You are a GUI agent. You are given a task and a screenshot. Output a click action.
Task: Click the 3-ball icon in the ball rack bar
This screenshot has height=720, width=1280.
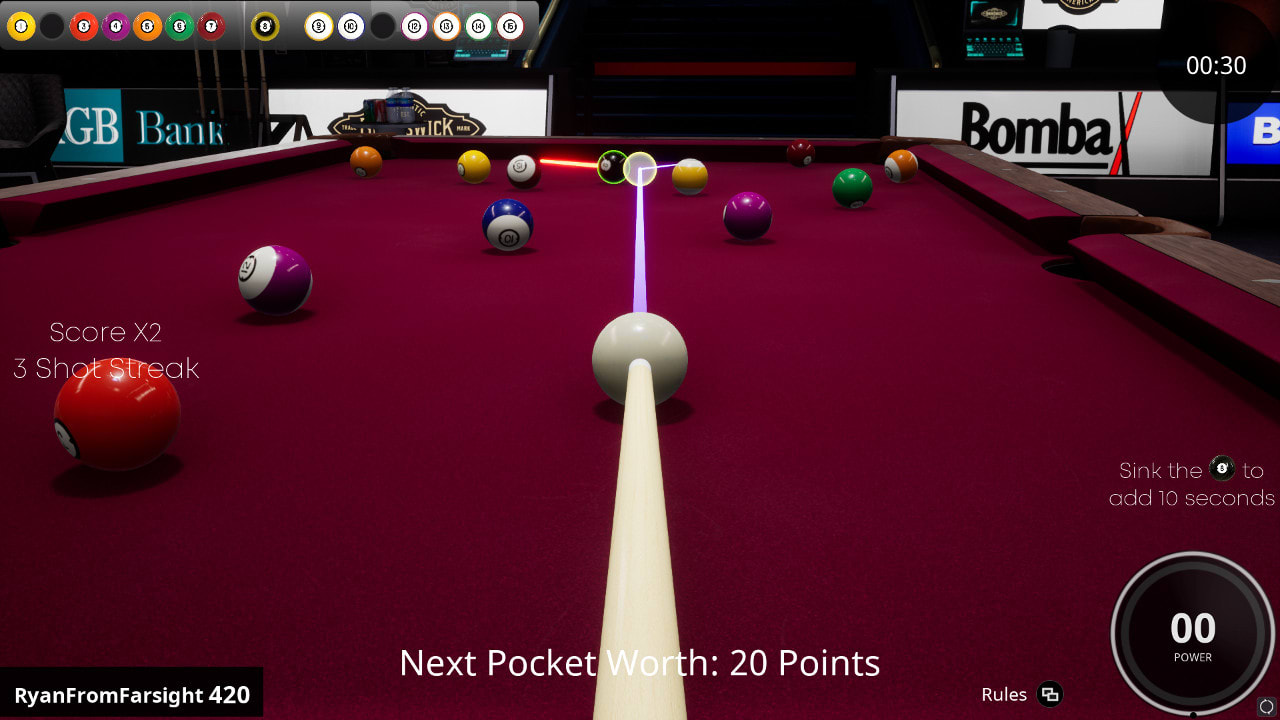coord(84,27)
